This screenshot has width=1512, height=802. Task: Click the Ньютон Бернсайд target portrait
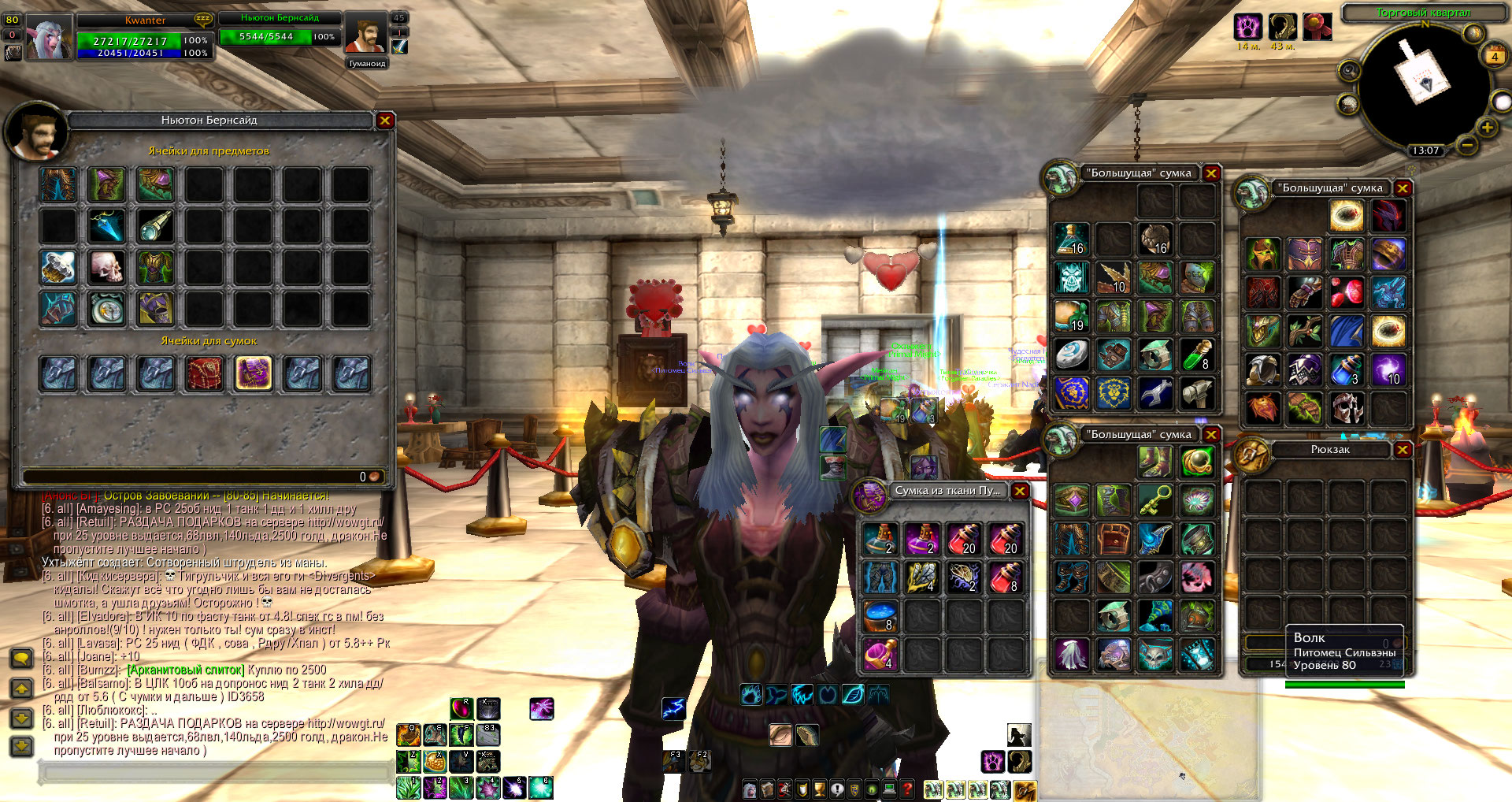pyautogui.click(x=366, y=35)
